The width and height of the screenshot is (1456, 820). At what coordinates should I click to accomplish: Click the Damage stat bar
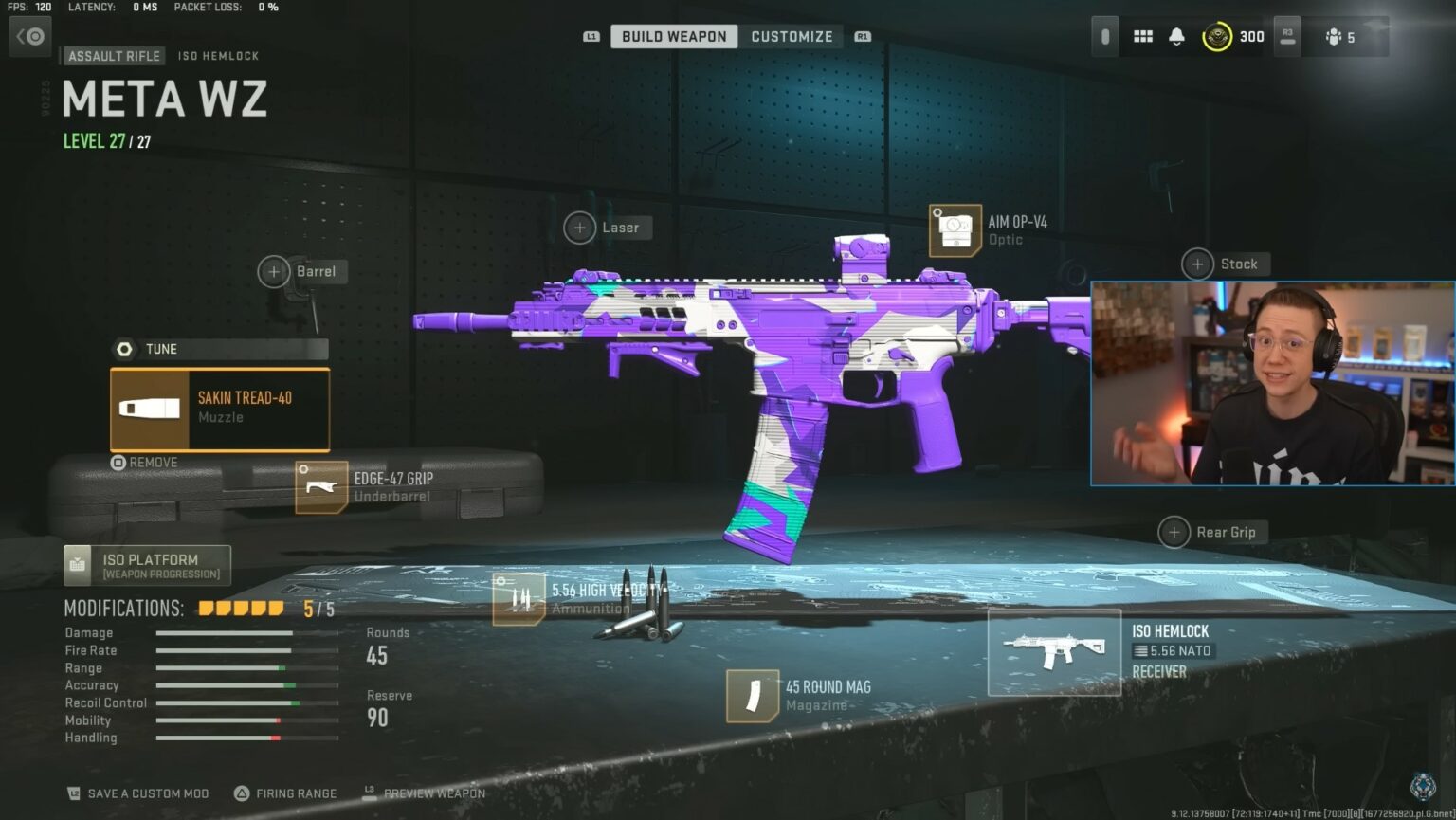click(248, 633)
